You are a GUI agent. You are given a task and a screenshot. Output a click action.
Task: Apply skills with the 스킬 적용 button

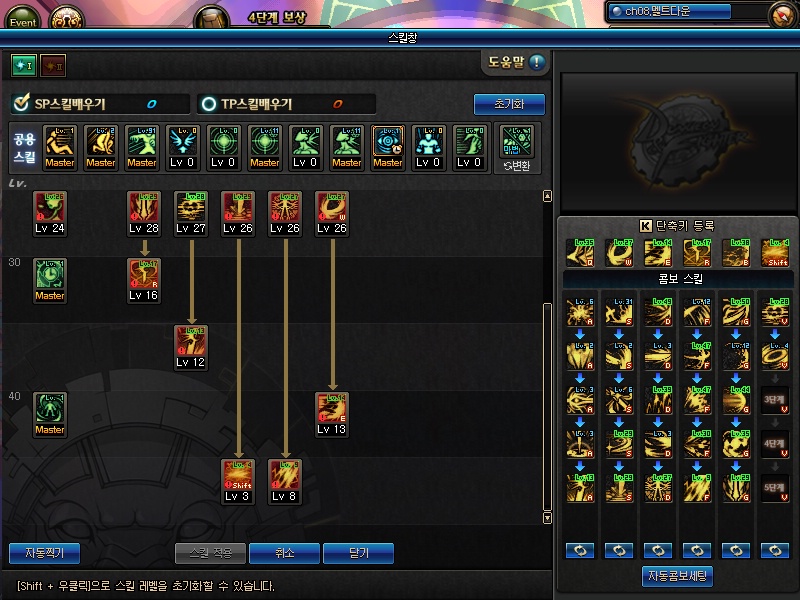(x=210, y=553)
